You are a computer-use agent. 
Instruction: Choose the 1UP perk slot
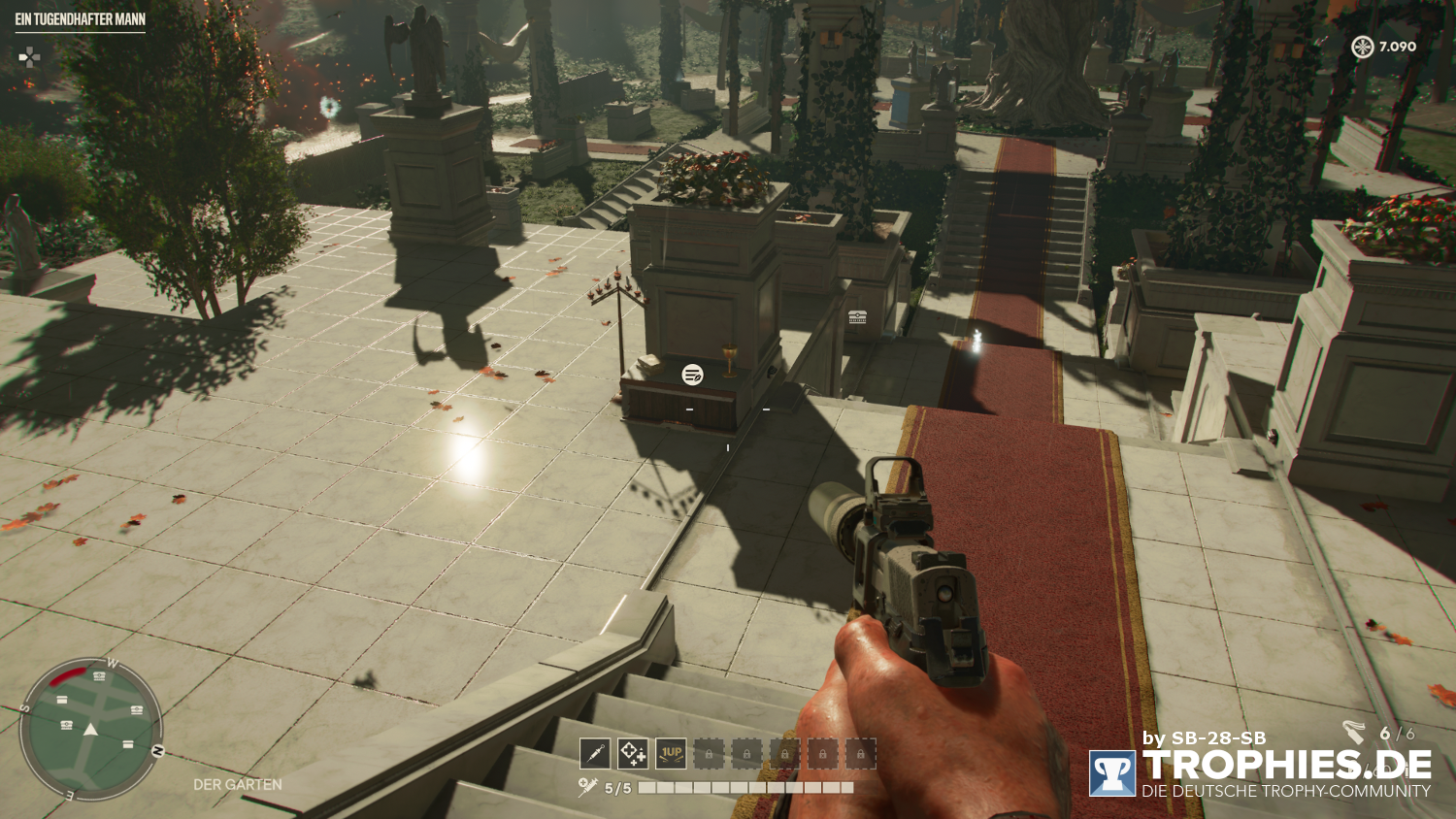(671, 753)
